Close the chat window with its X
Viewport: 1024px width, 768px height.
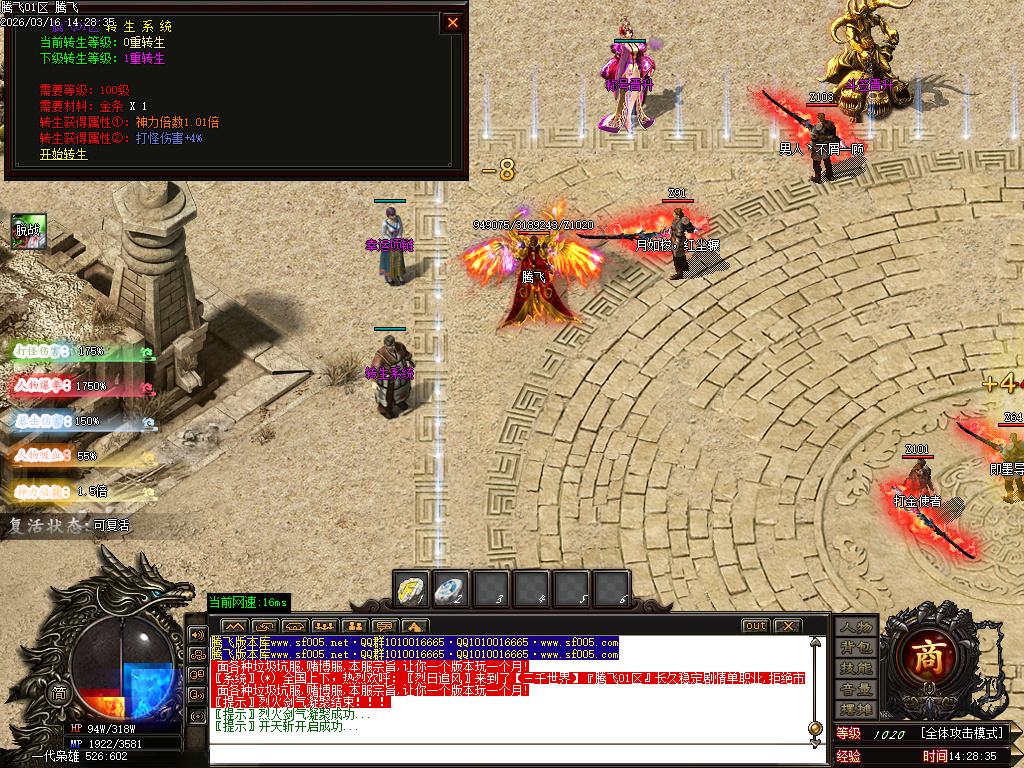[x=788, y=626]
